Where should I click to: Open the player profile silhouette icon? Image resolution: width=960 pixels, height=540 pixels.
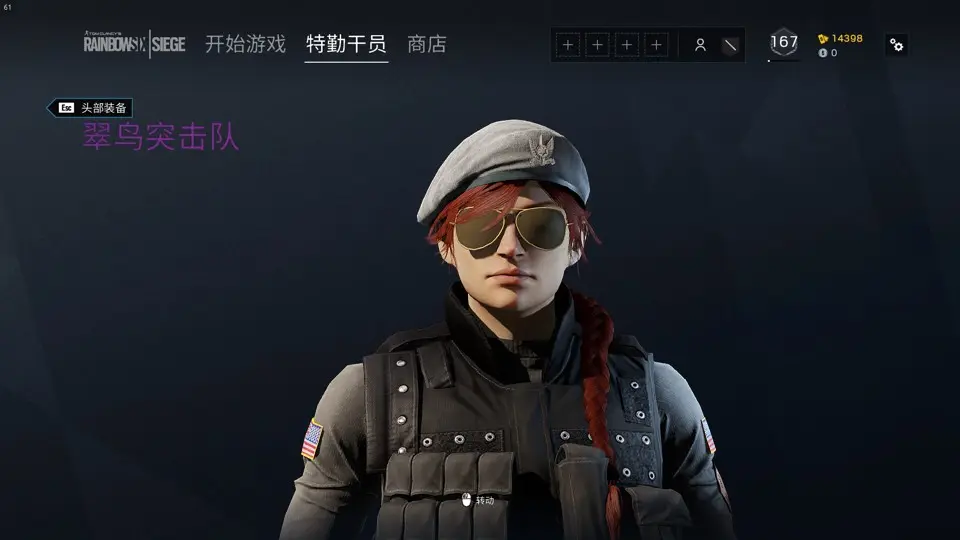(x=700, y=45)
